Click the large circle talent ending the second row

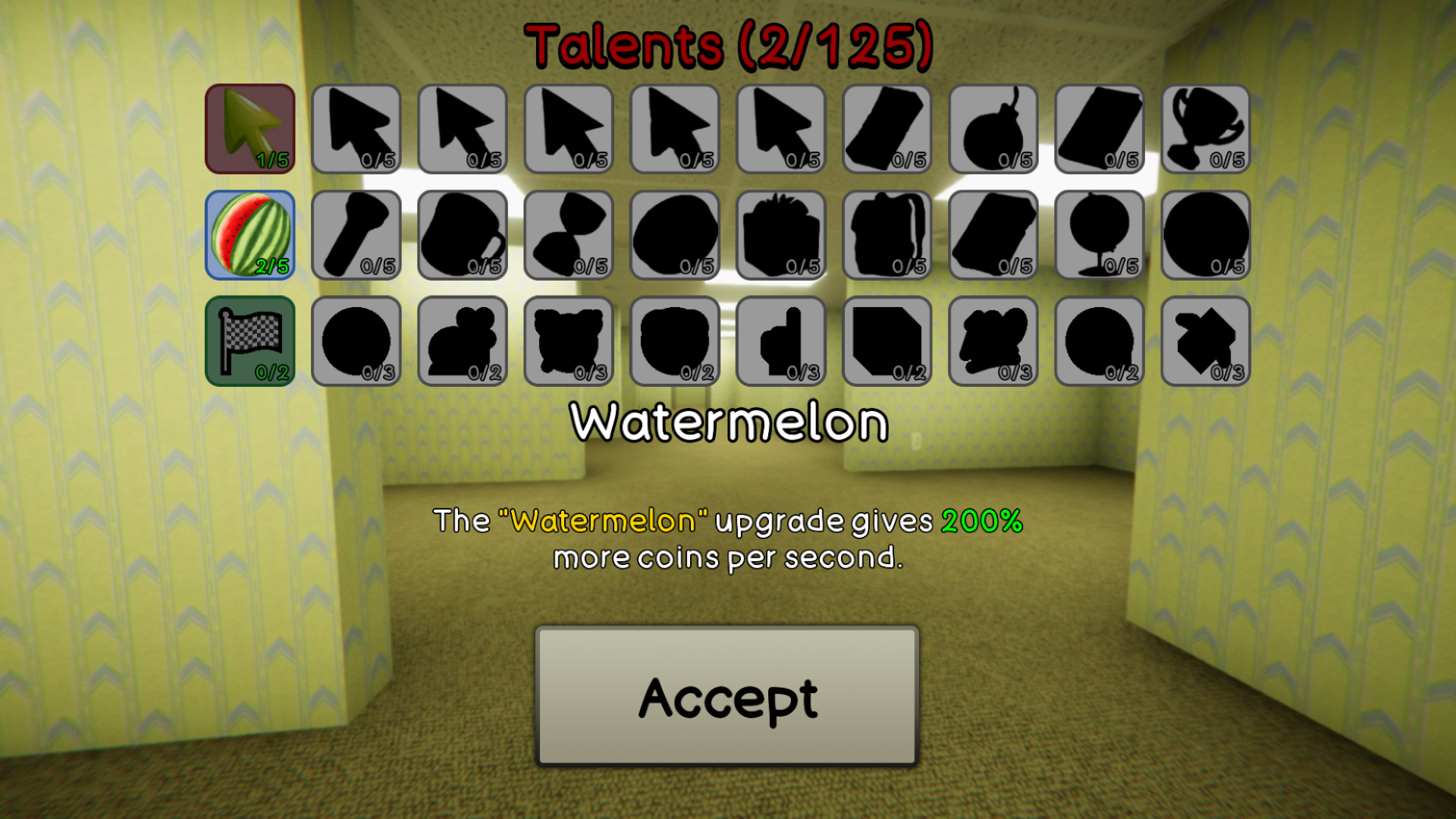pyautogui.click(x=1204, y=234)
